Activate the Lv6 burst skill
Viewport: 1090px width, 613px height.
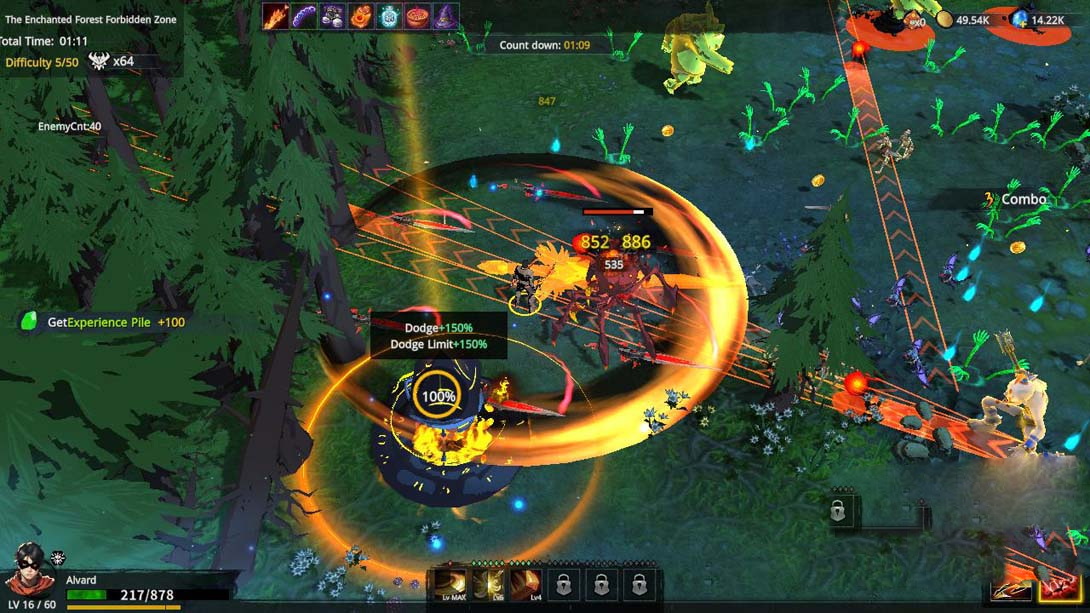488,584
